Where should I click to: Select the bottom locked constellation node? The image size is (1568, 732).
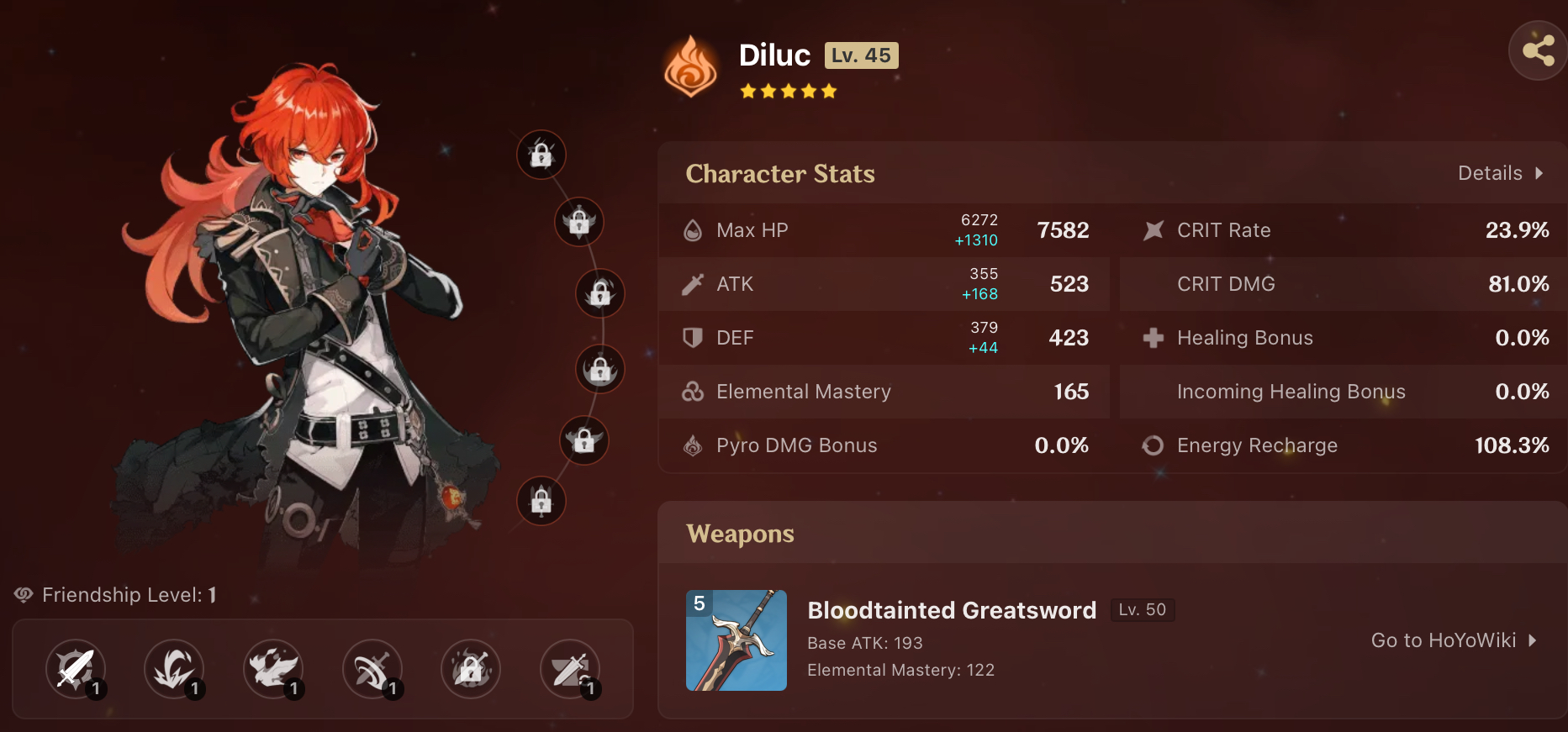tap(541, 502)
